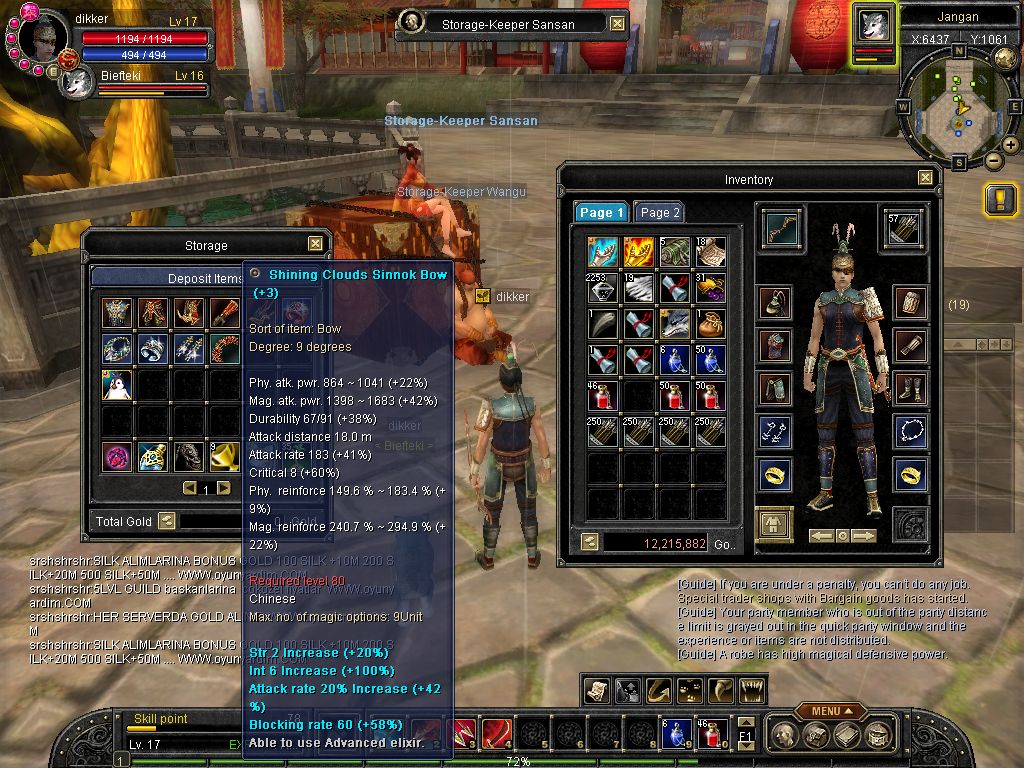
Task: Zoom in the minimap
Action: tap(1011, 145)
